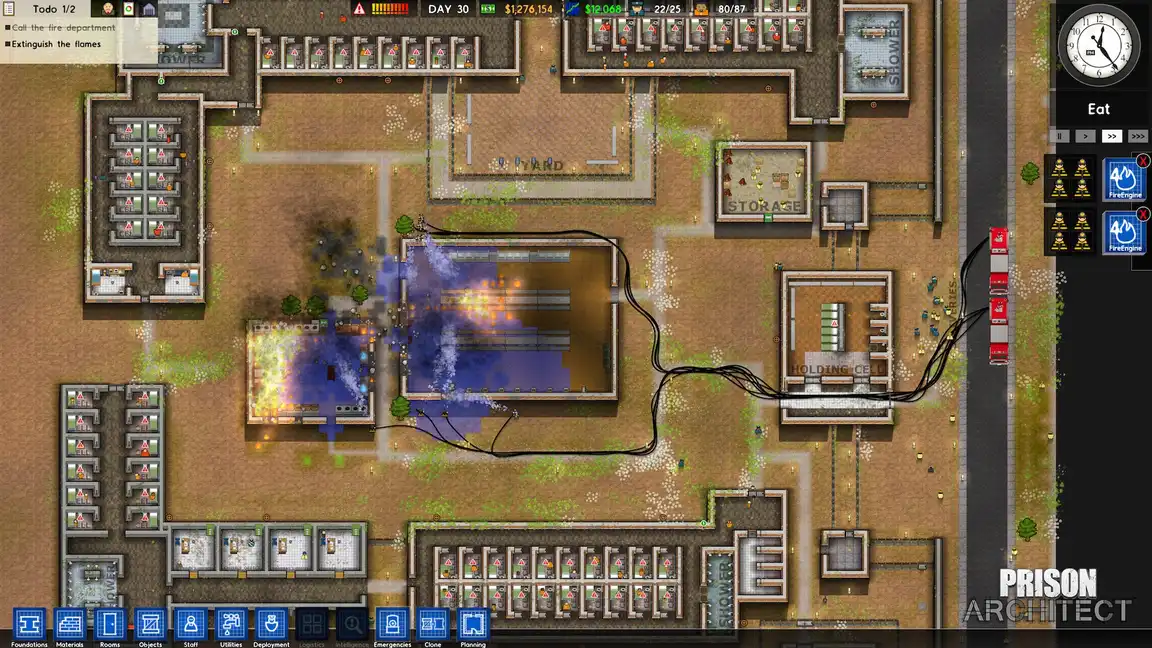Select the first firefighter squad panel
This screenshot has height=648, width=1152.
point(1069,178)
